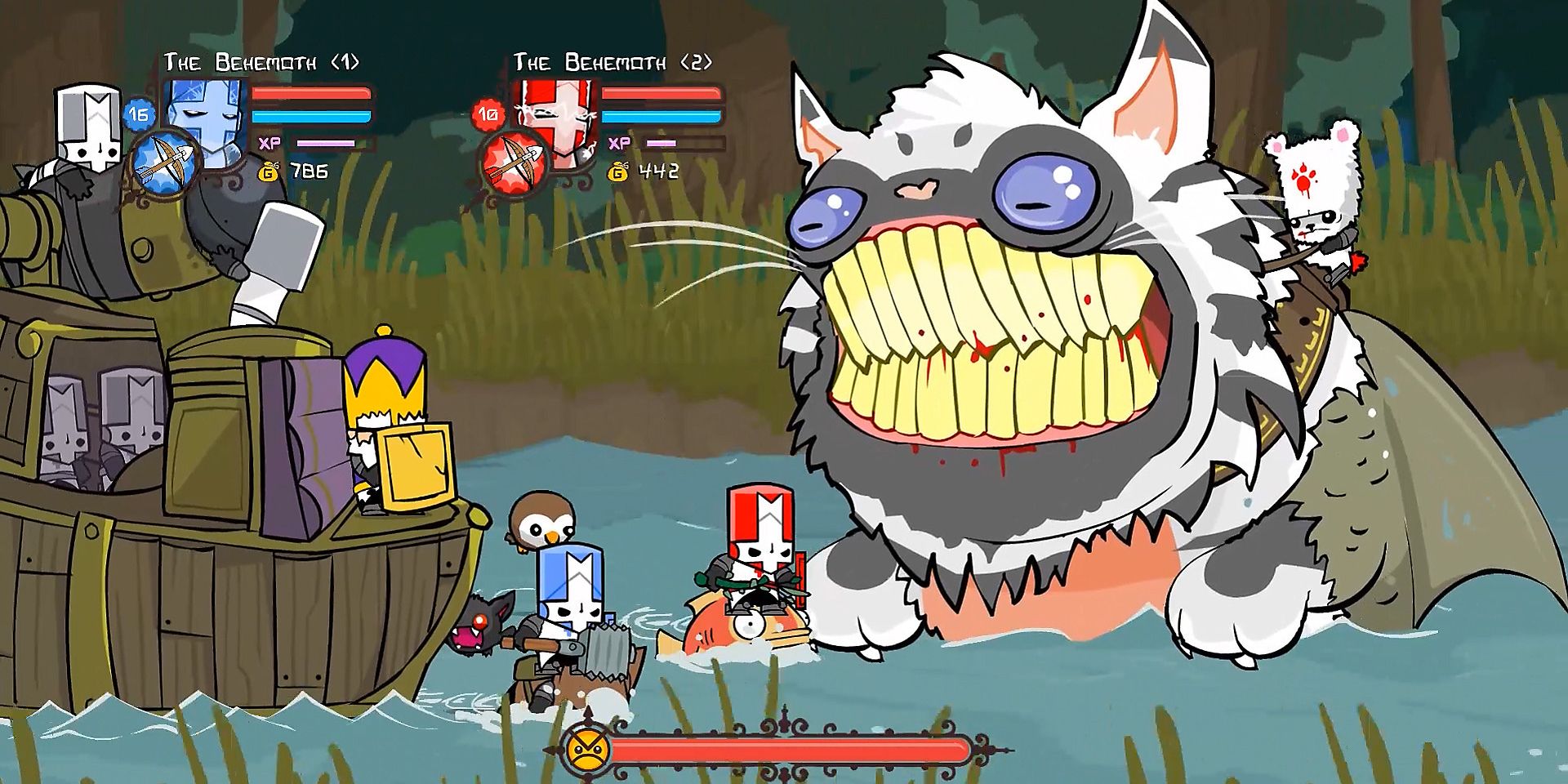Click the blue bow and arrow item icon
The height and width of the screenshot is (784, 1568).
164,161
